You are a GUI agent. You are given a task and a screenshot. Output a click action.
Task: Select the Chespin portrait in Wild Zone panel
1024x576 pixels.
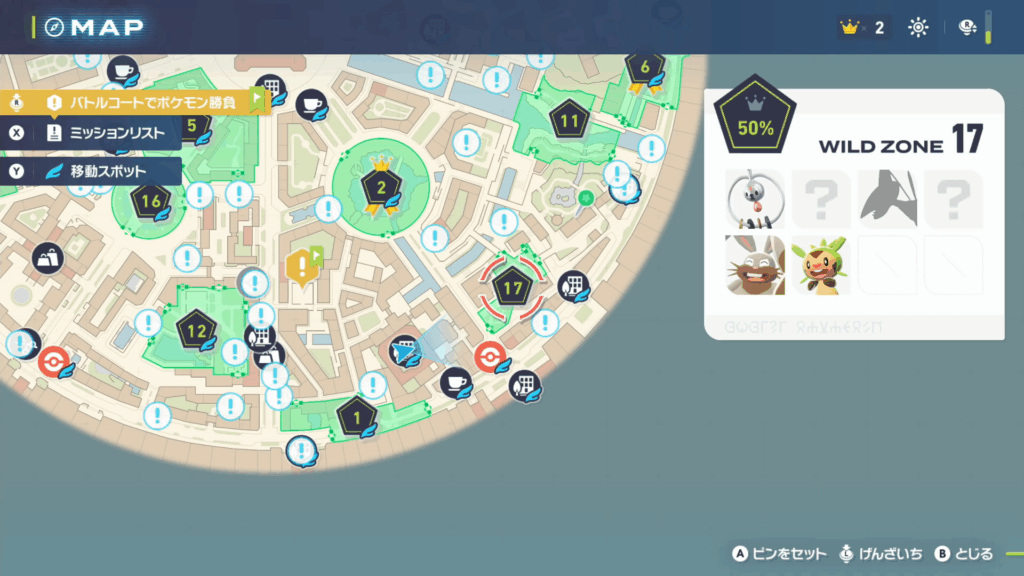tap(821, 265)
